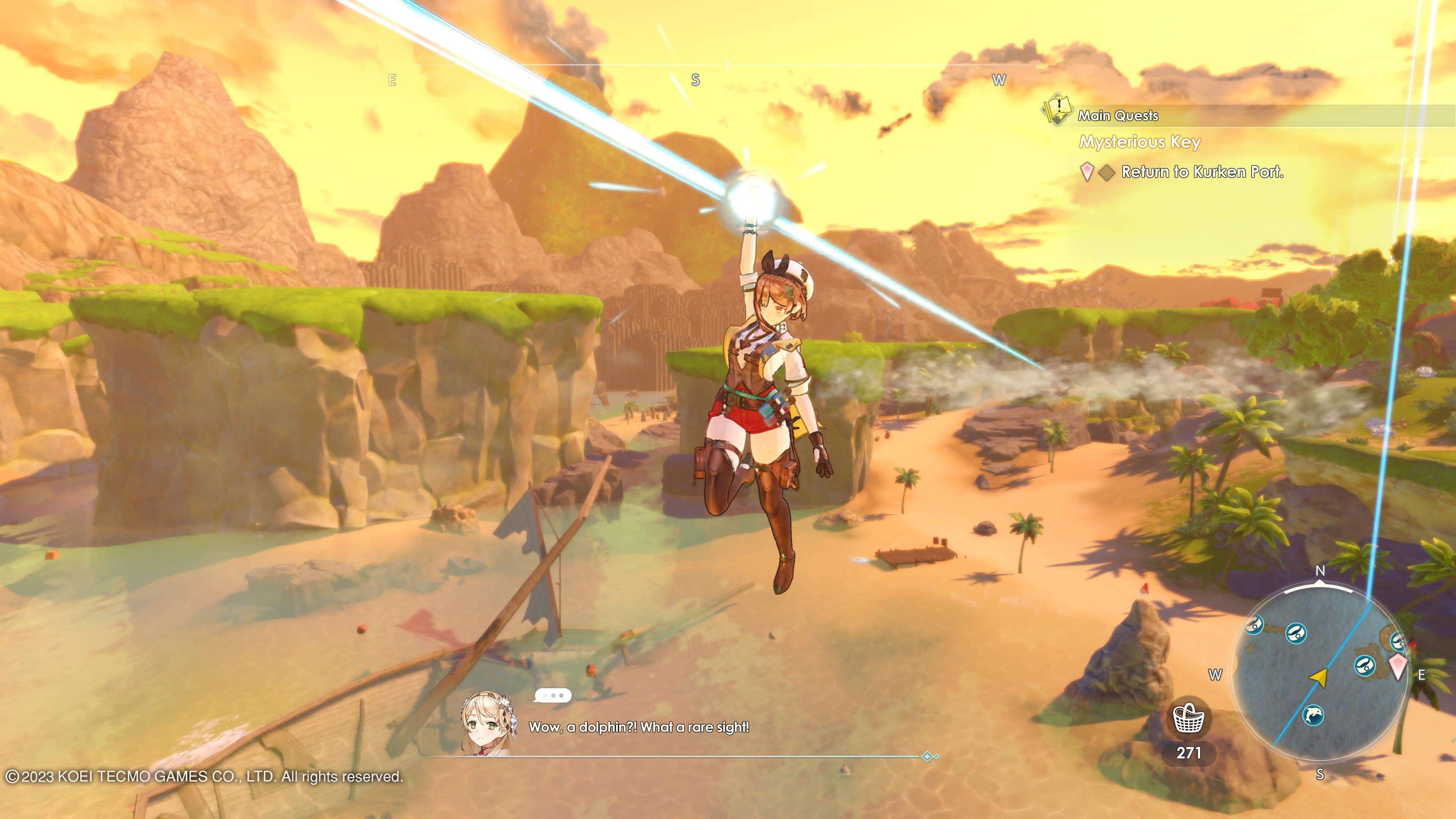Open the Main Quests book icon

(x=1057, y=109)
